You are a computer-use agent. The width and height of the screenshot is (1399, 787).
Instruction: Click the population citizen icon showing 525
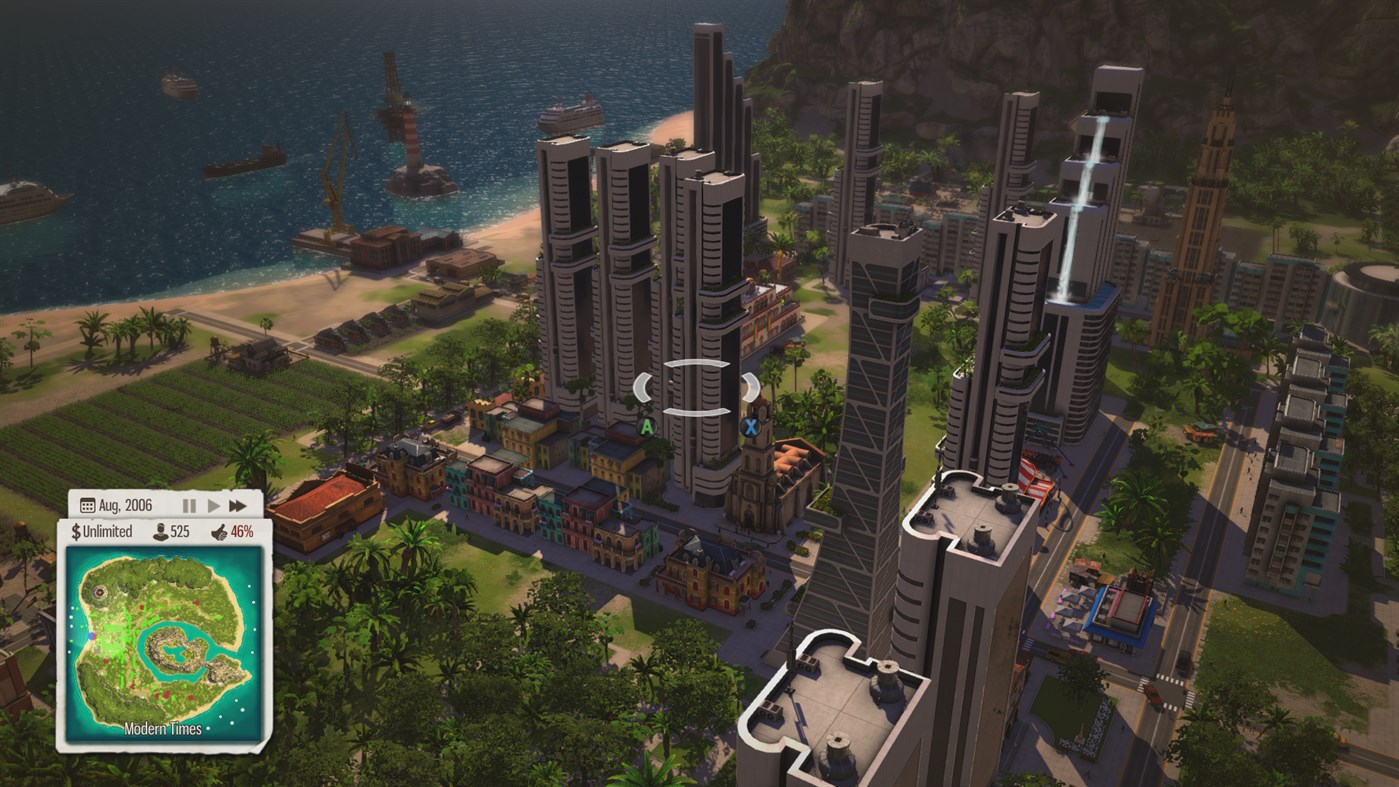pos(160,530)
